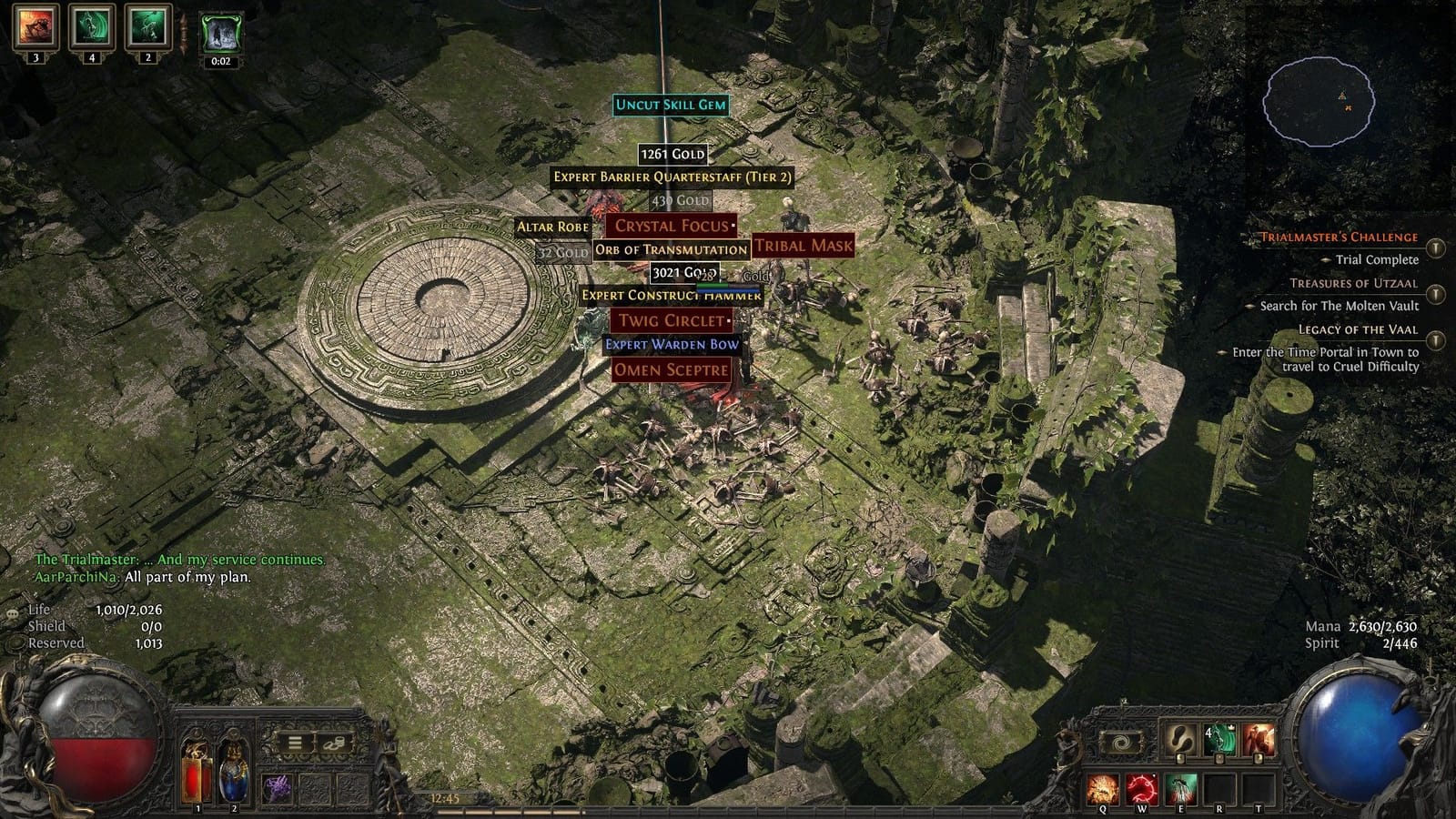Open the hamburger game menu on the bottom bar
The image size is (1456, 819).
(x=294, y=743)
